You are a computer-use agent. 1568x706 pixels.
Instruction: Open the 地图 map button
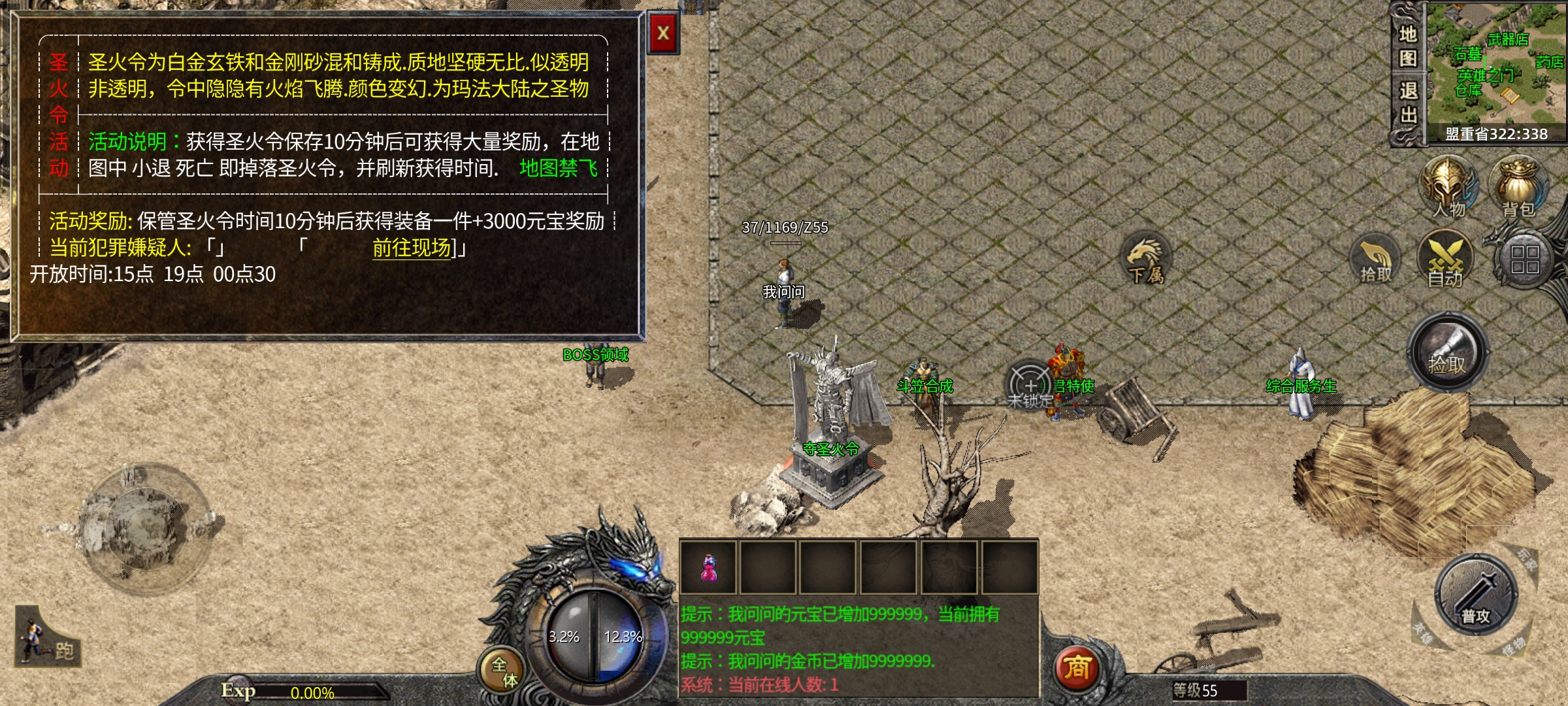[x=1407, y=46]
